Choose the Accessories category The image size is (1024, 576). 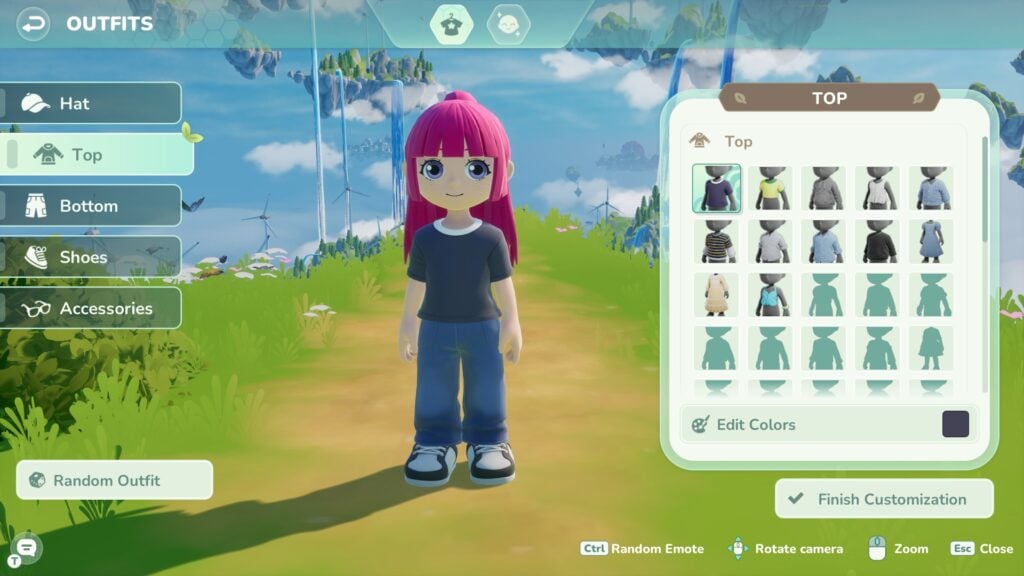pyautogui.click(x=90, y=308)
